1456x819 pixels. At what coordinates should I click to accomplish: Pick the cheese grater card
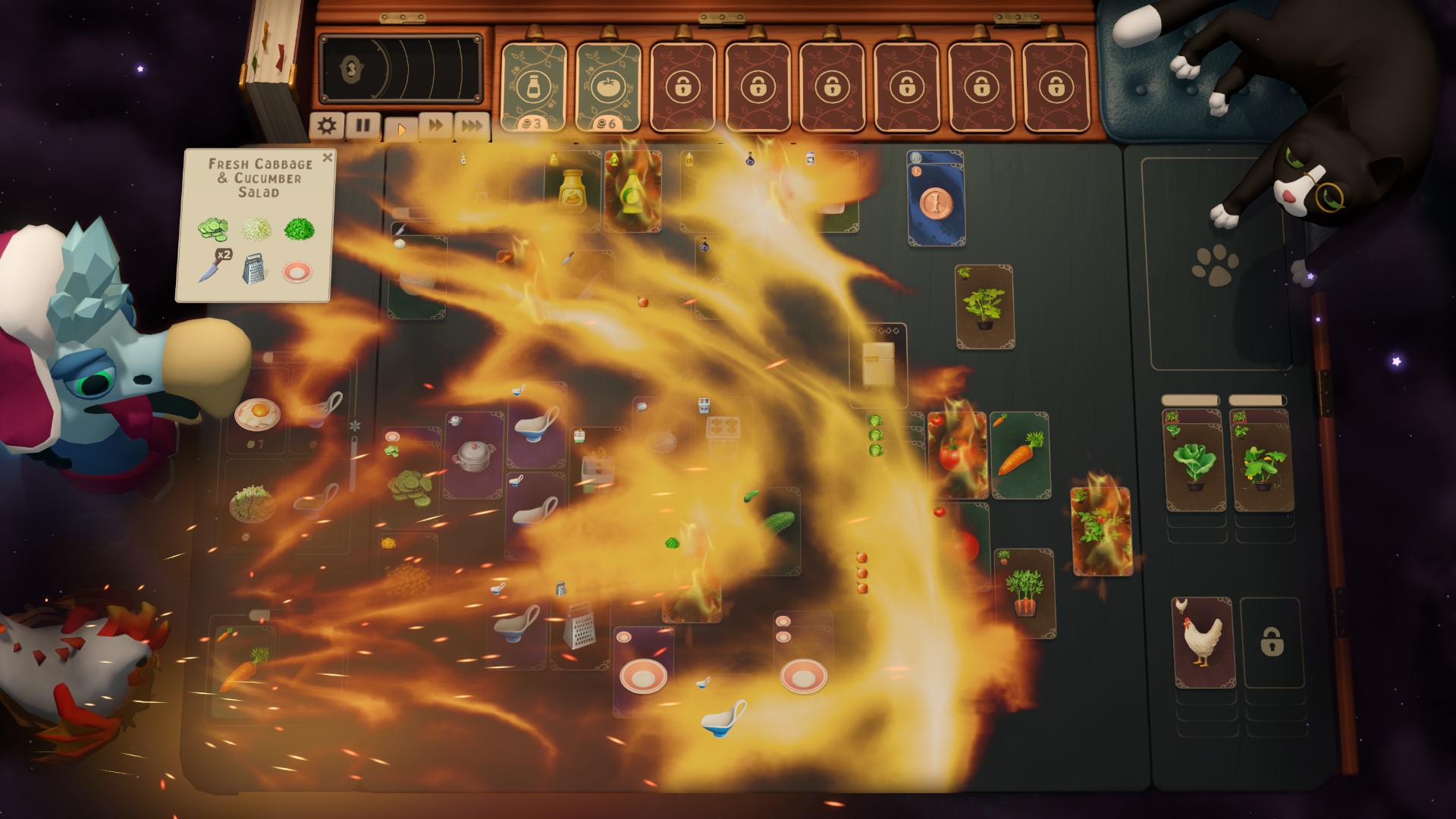click(579, 627)
